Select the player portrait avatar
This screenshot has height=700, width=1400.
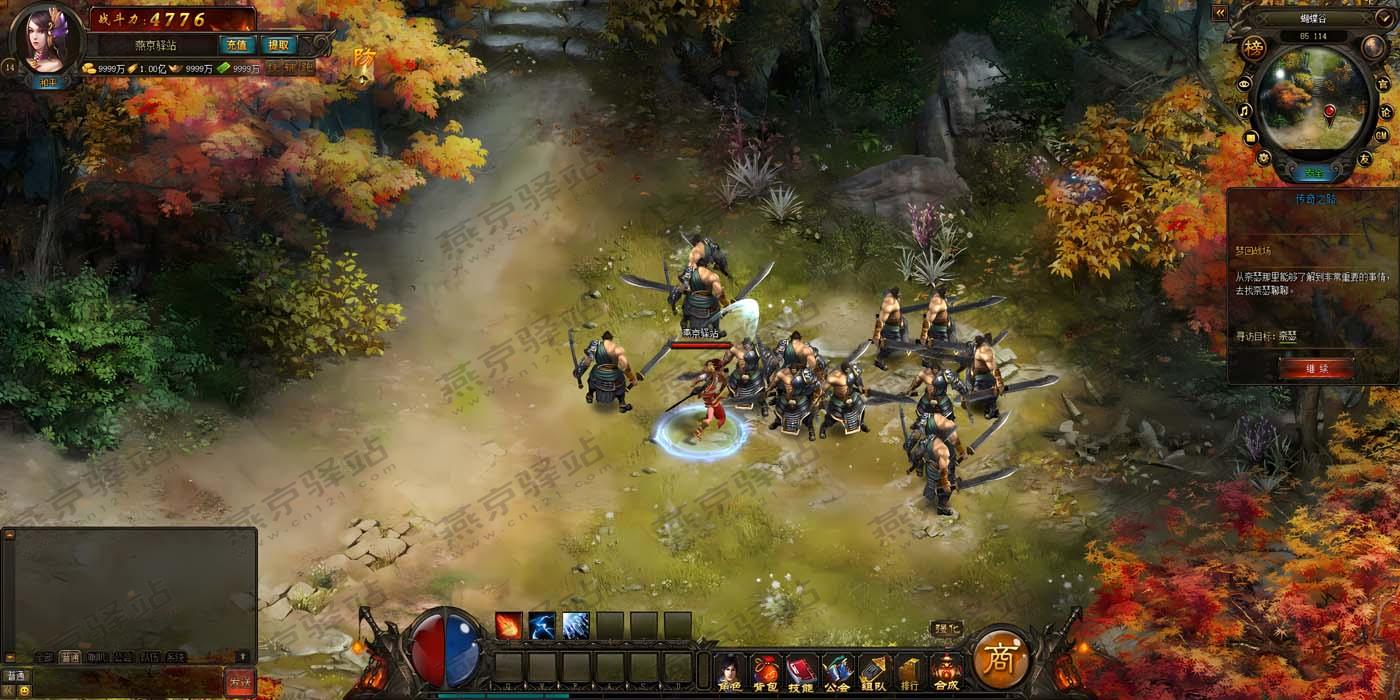tap(46, 38)
